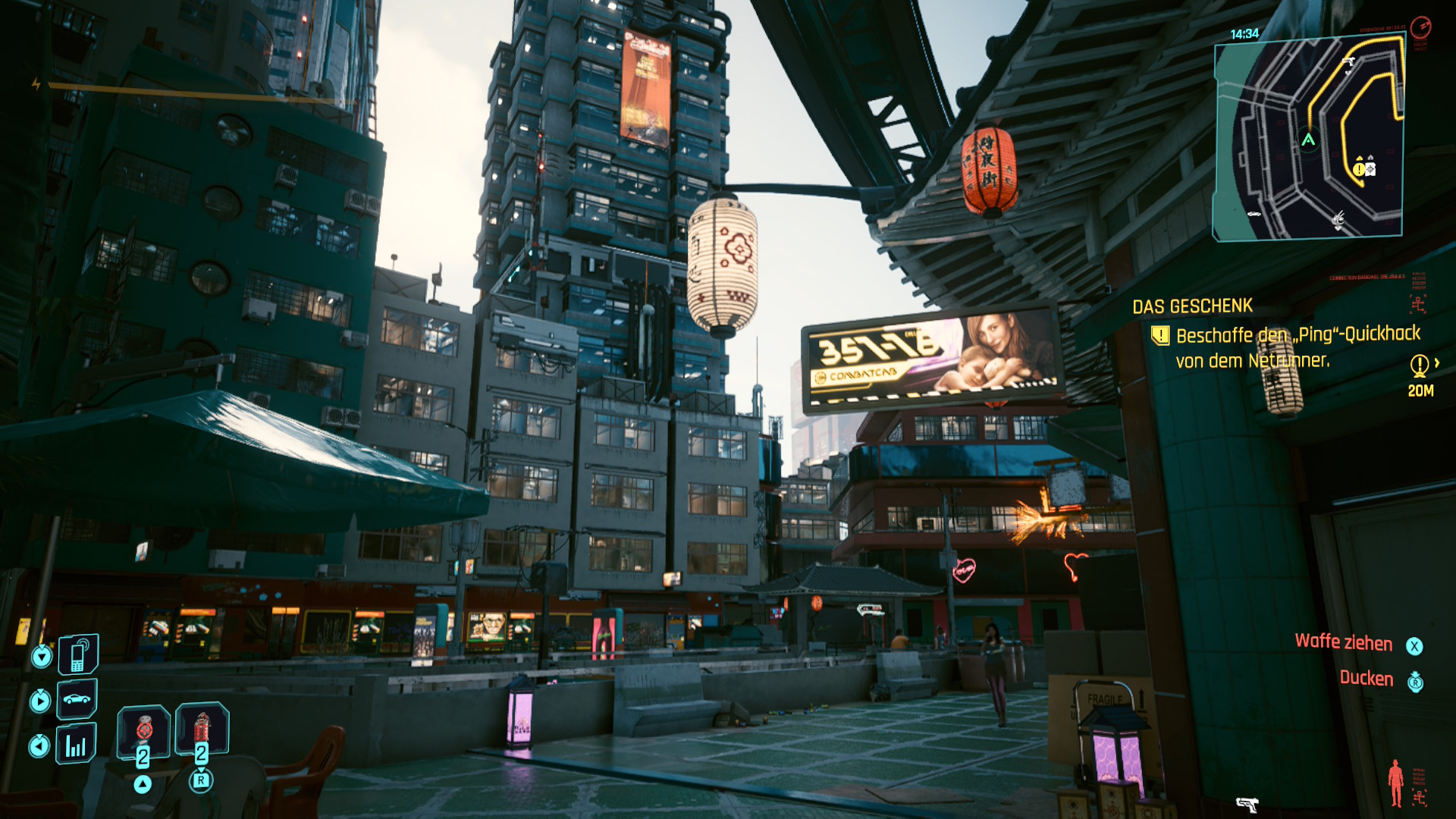Image resolution: width=1456 pixels, height=819 pixels.
Task: Open the minimap
Action: click(x=1309, y=138)
